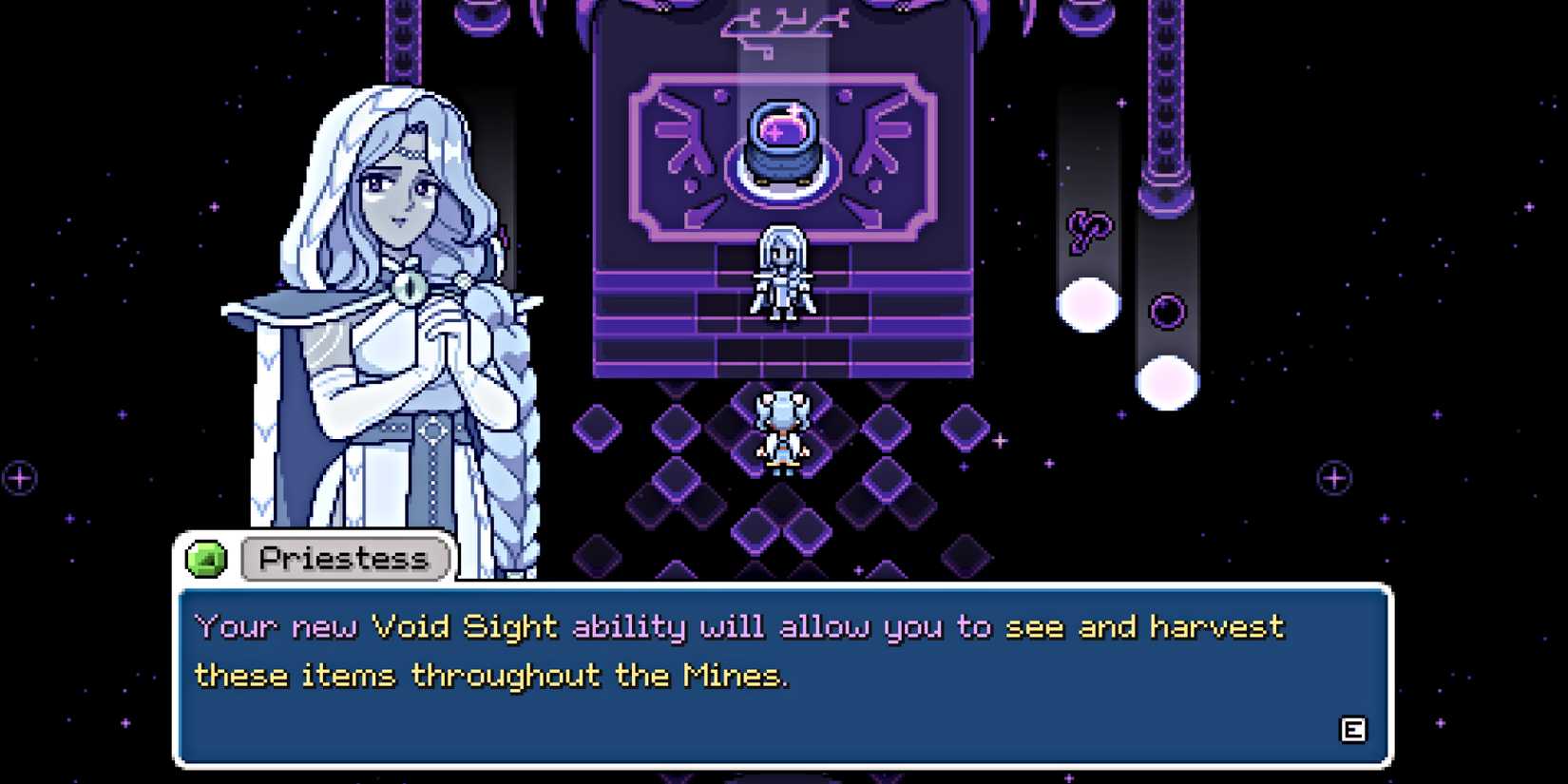Click the lower glowing orb on the right banner
This screenshot has height=784, width=1568.
[x=1167, y=380]
